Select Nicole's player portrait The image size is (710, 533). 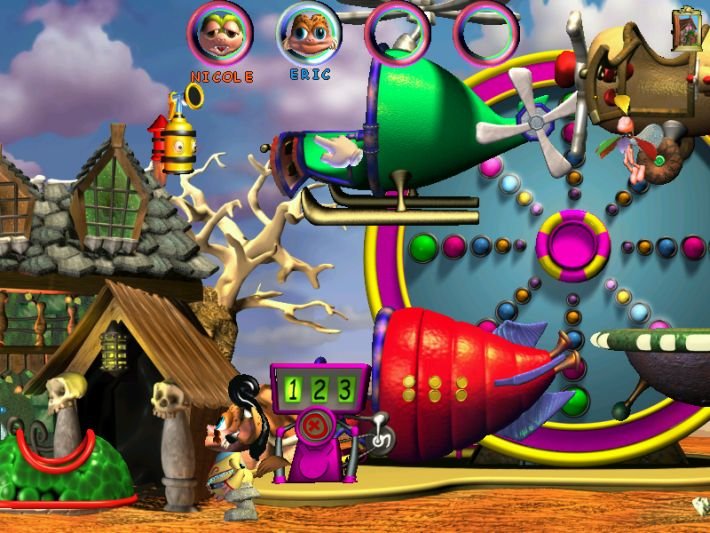tap(220, 32)
